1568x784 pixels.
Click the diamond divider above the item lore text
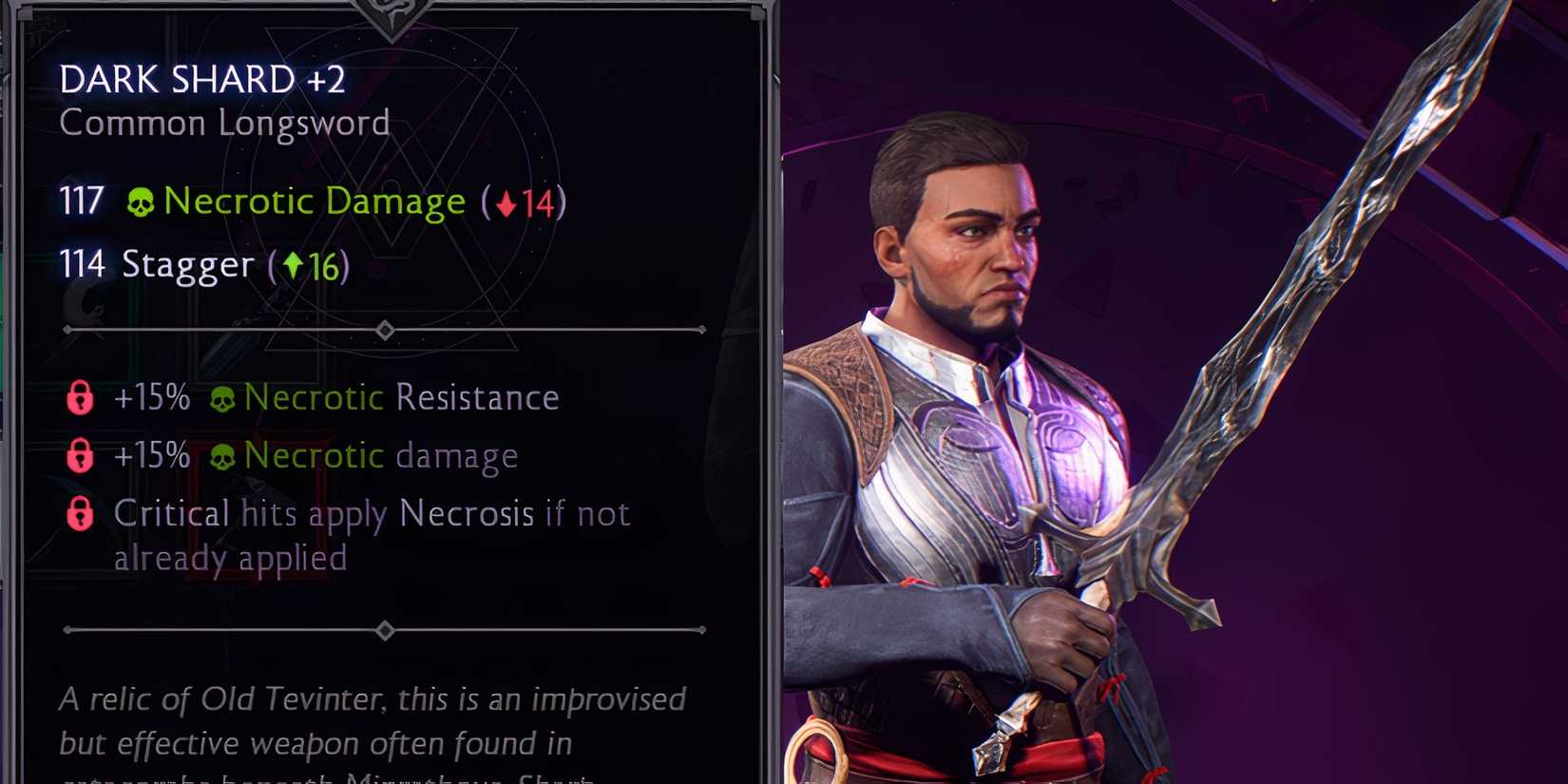tap(386, 628)
